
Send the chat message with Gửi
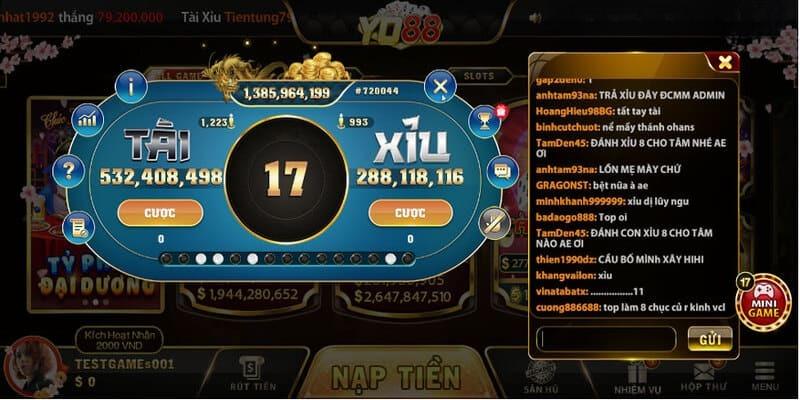pyautogui.click(x=710, y=339)
